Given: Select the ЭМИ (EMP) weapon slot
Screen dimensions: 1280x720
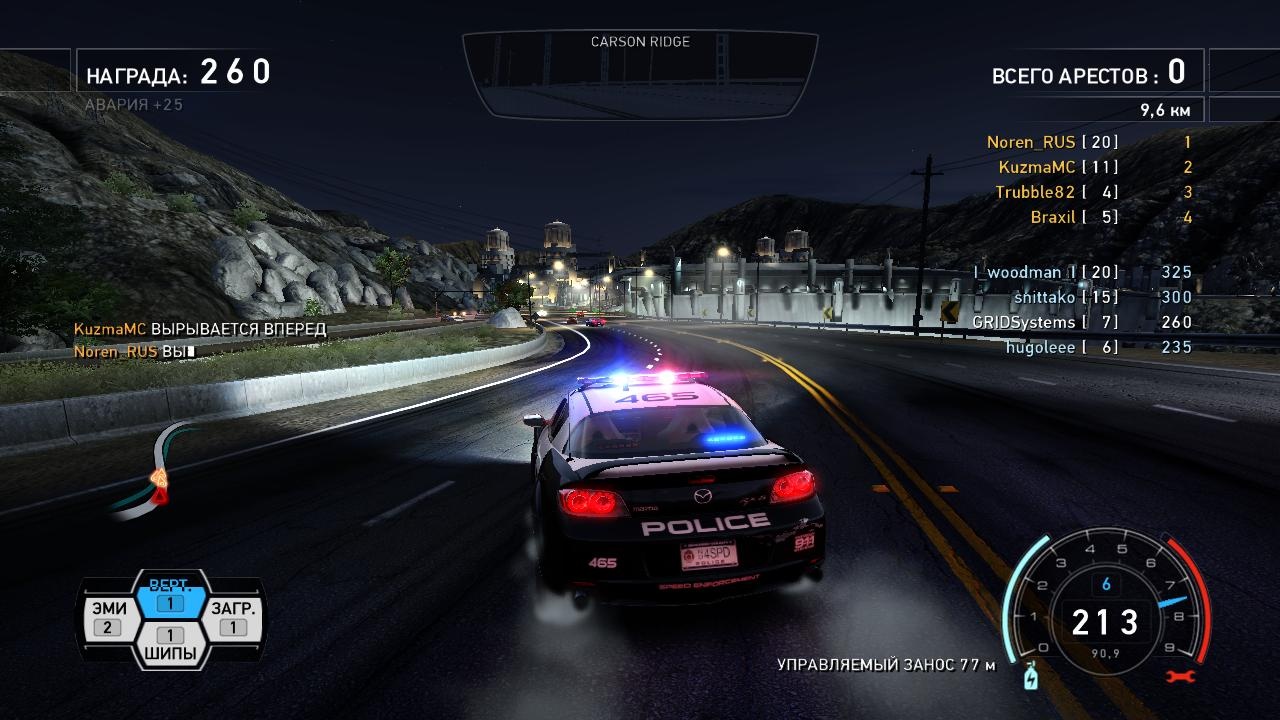Looking at the screenshot, I should [108, 619].
